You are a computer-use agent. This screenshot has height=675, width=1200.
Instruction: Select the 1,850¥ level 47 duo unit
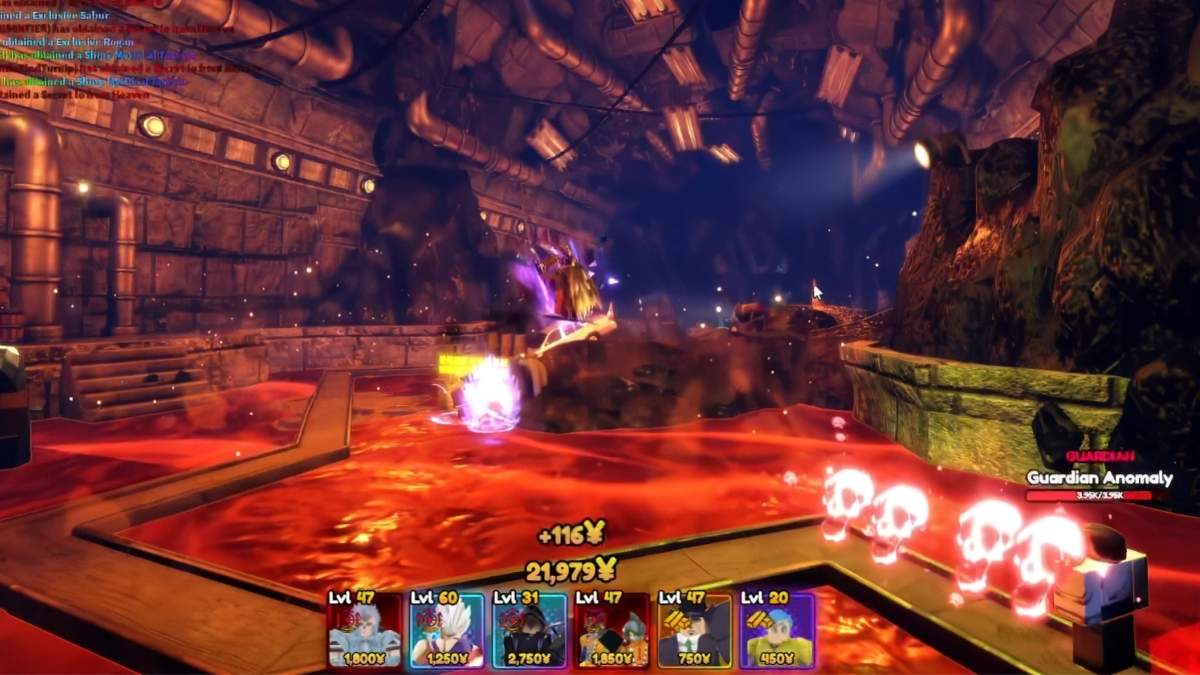click(x=612, y=630)
